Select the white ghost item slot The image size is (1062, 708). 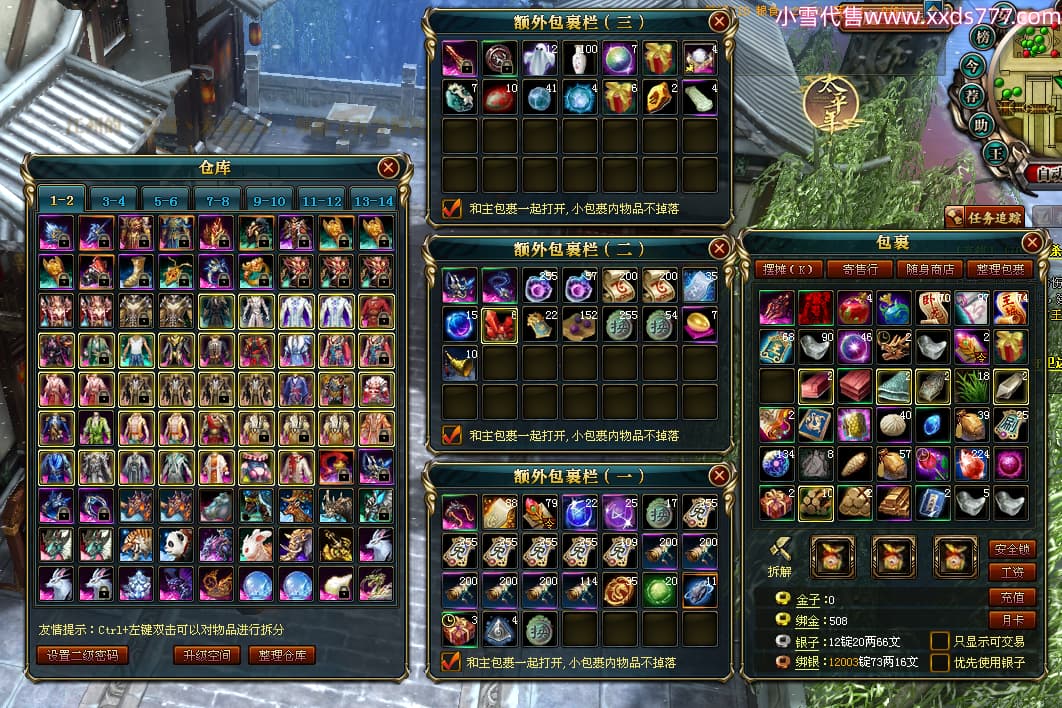[539, 58]
